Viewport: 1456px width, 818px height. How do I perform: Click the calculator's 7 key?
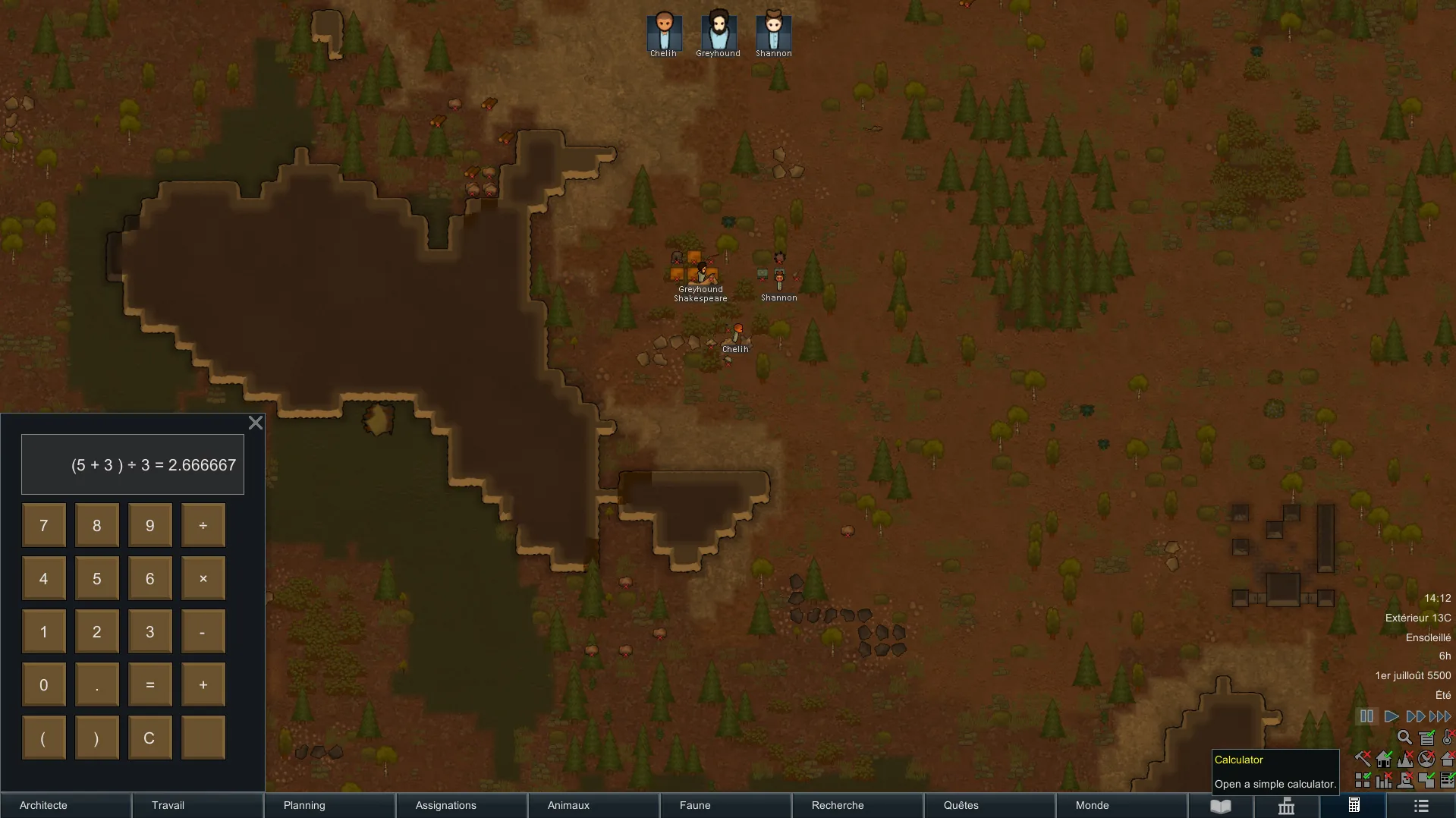(x=44, y=525)
